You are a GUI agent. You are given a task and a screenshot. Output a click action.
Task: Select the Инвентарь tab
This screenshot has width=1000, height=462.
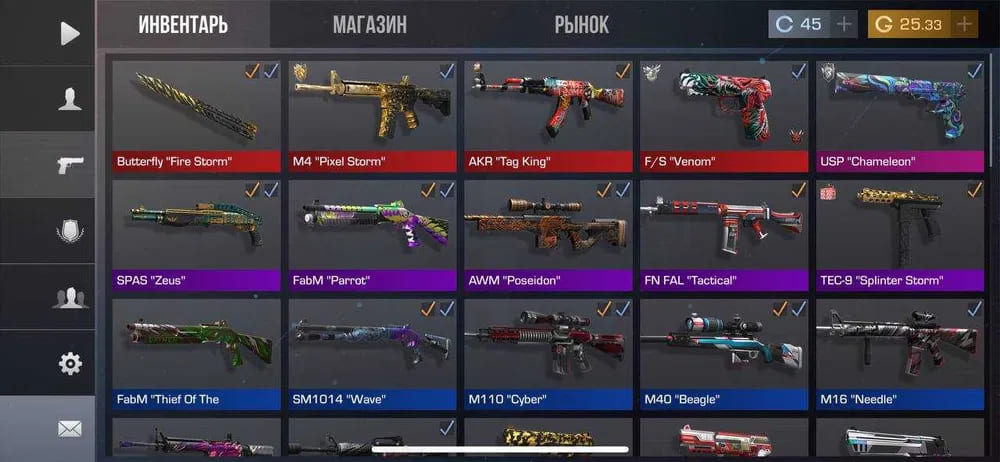(x=183, y=25)
